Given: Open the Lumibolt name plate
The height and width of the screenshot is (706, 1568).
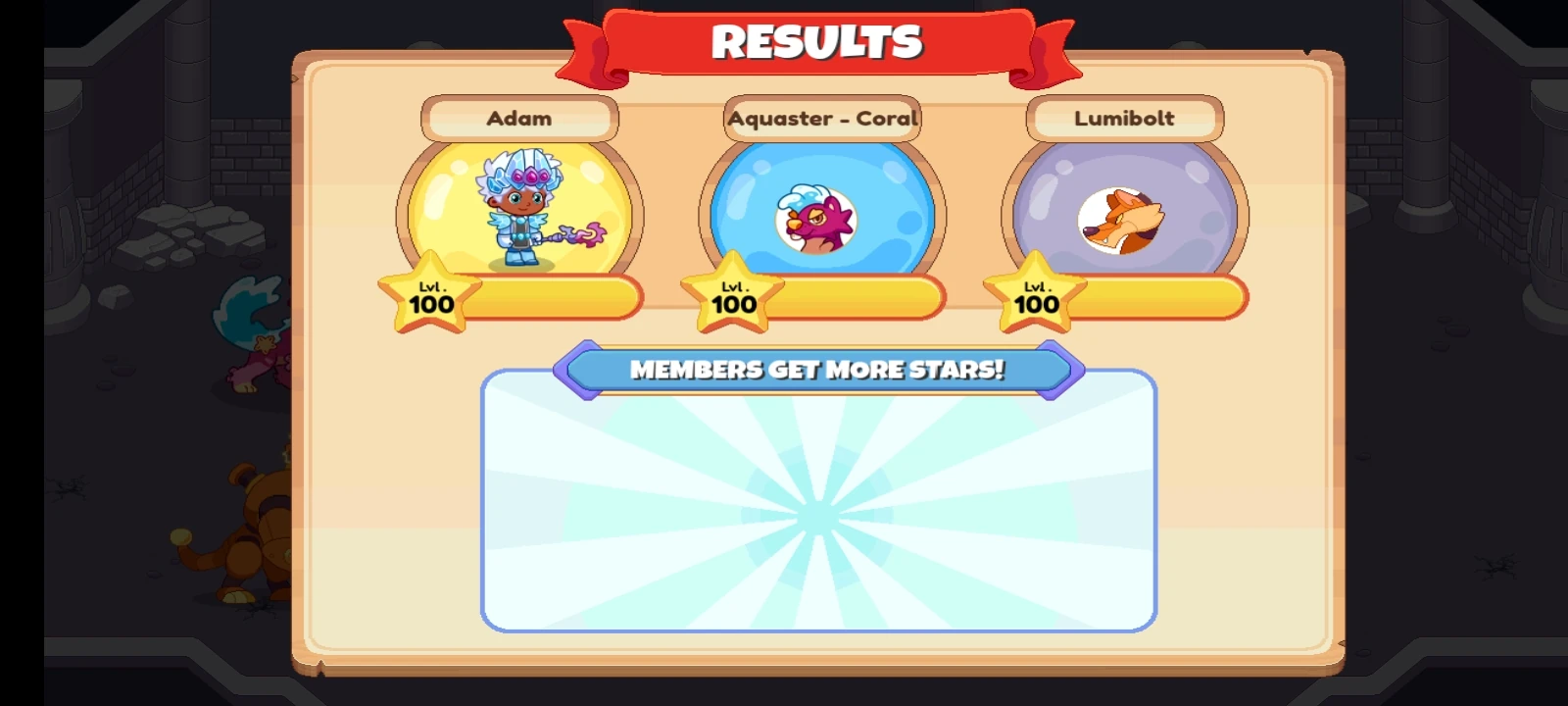Looking at the screenshot, I should pyautogui.click(x=1123, y=118).
